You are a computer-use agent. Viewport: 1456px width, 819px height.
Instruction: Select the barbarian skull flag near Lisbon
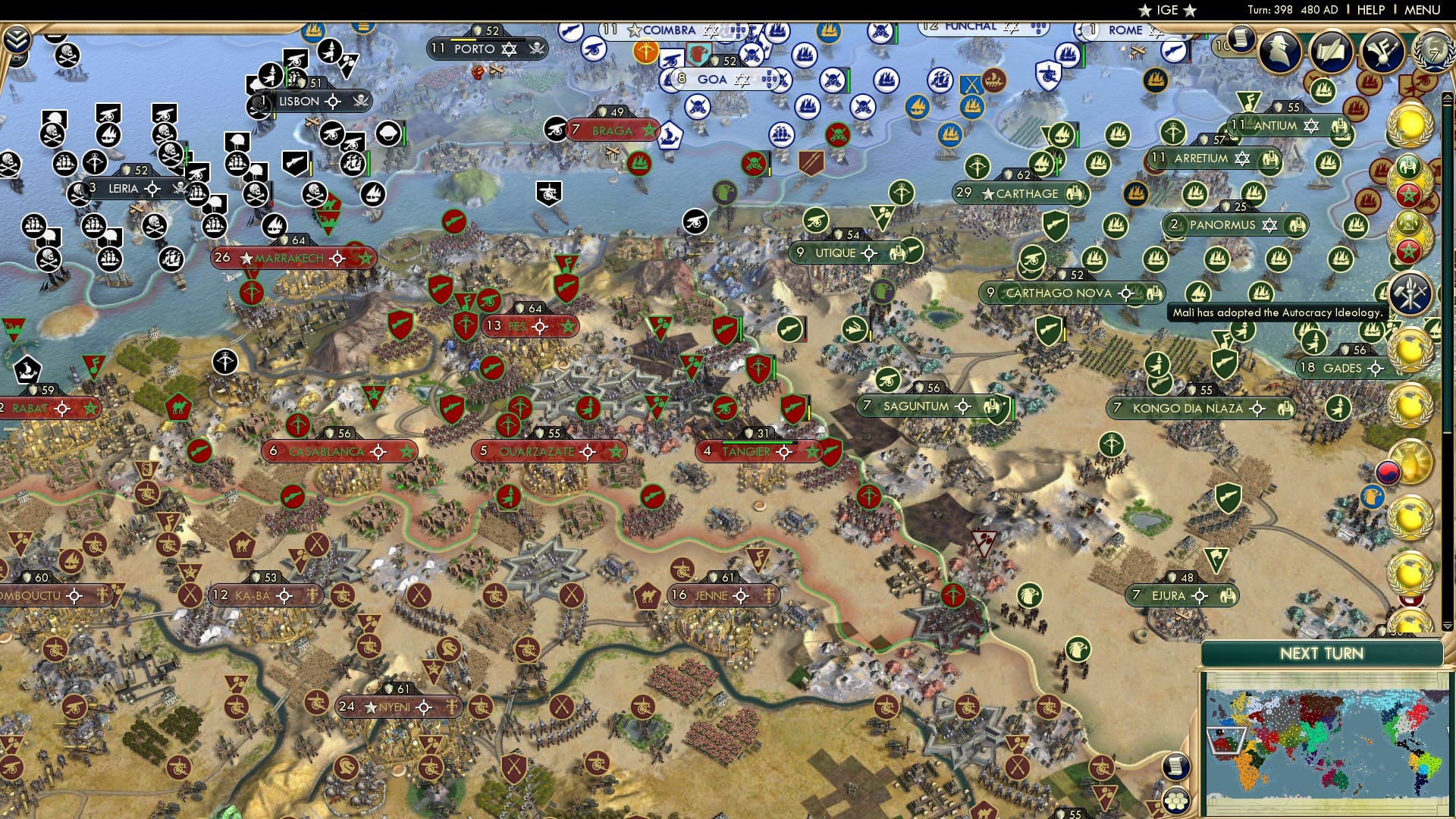click(258, 106)
